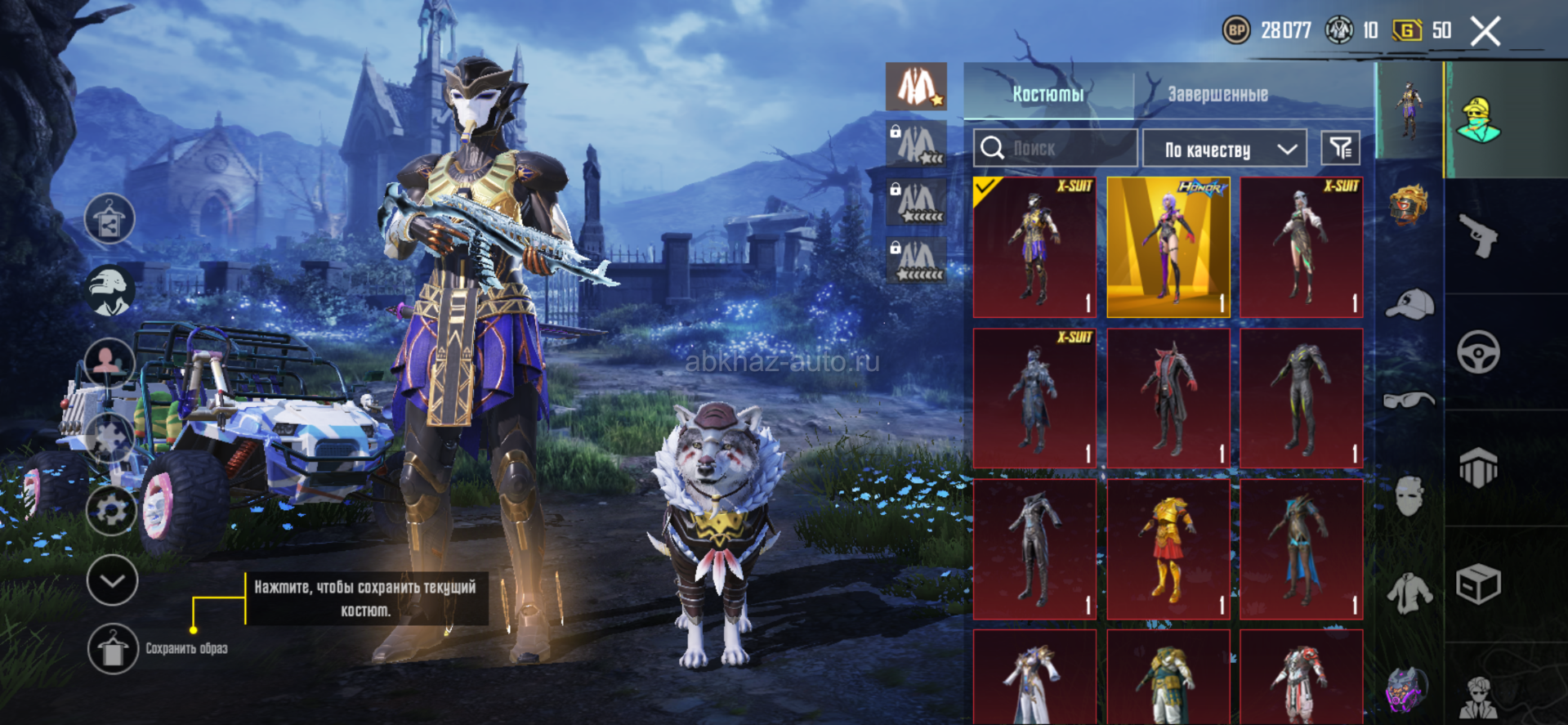Select the cap headwear category
This screenshot has width=1568, height=725.
1409,304
